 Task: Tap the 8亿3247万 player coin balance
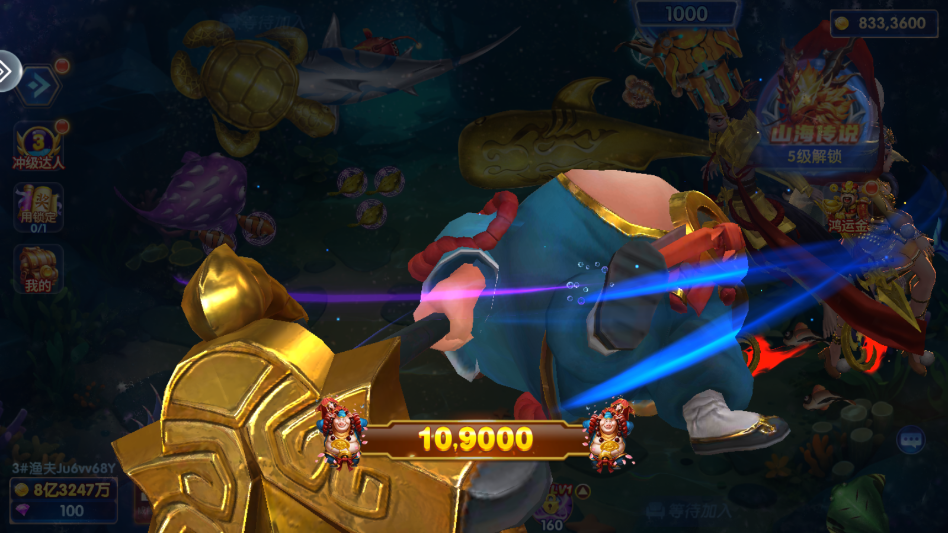click(x=62, y=489)
